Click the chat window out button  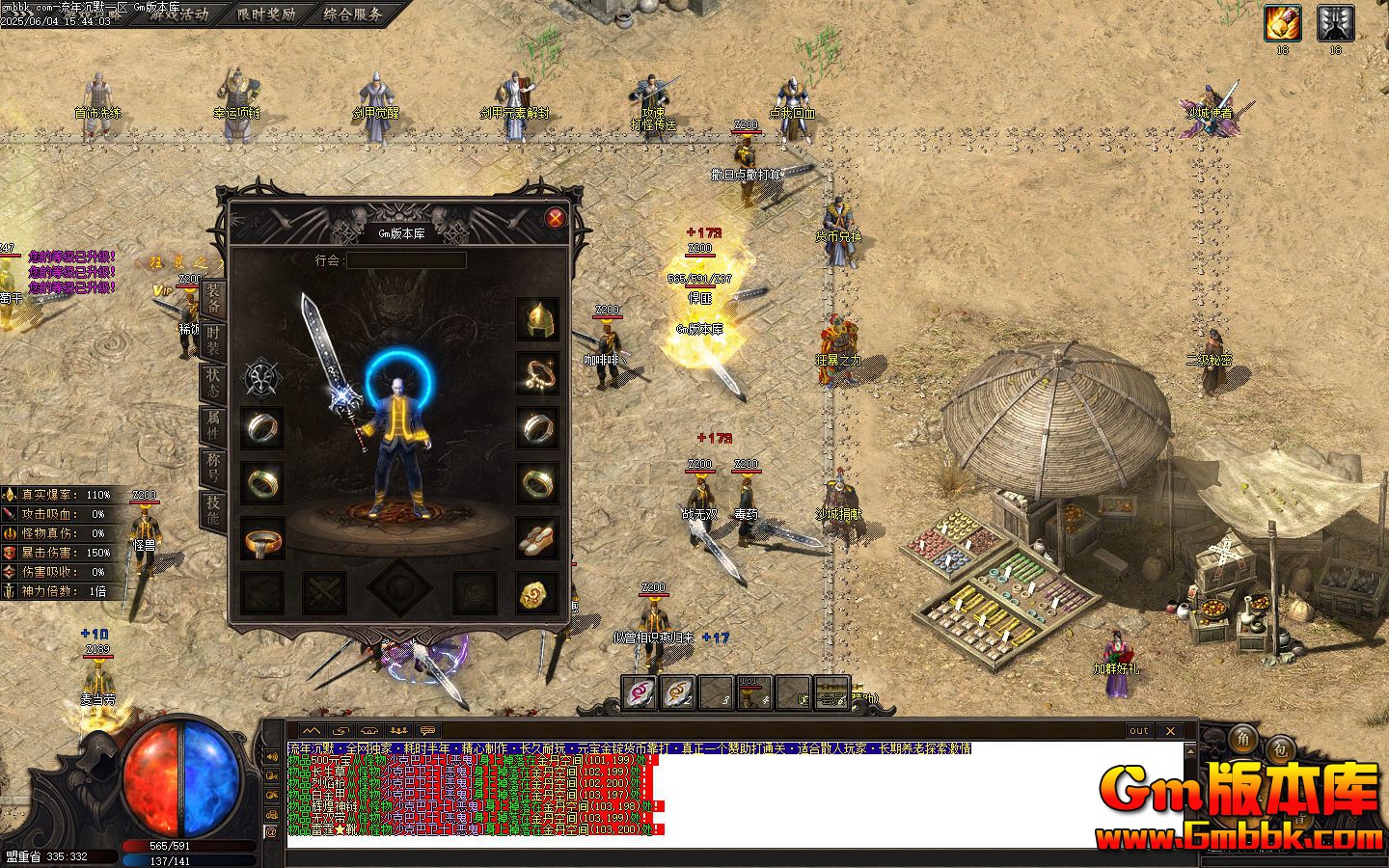pos(1139,731)
